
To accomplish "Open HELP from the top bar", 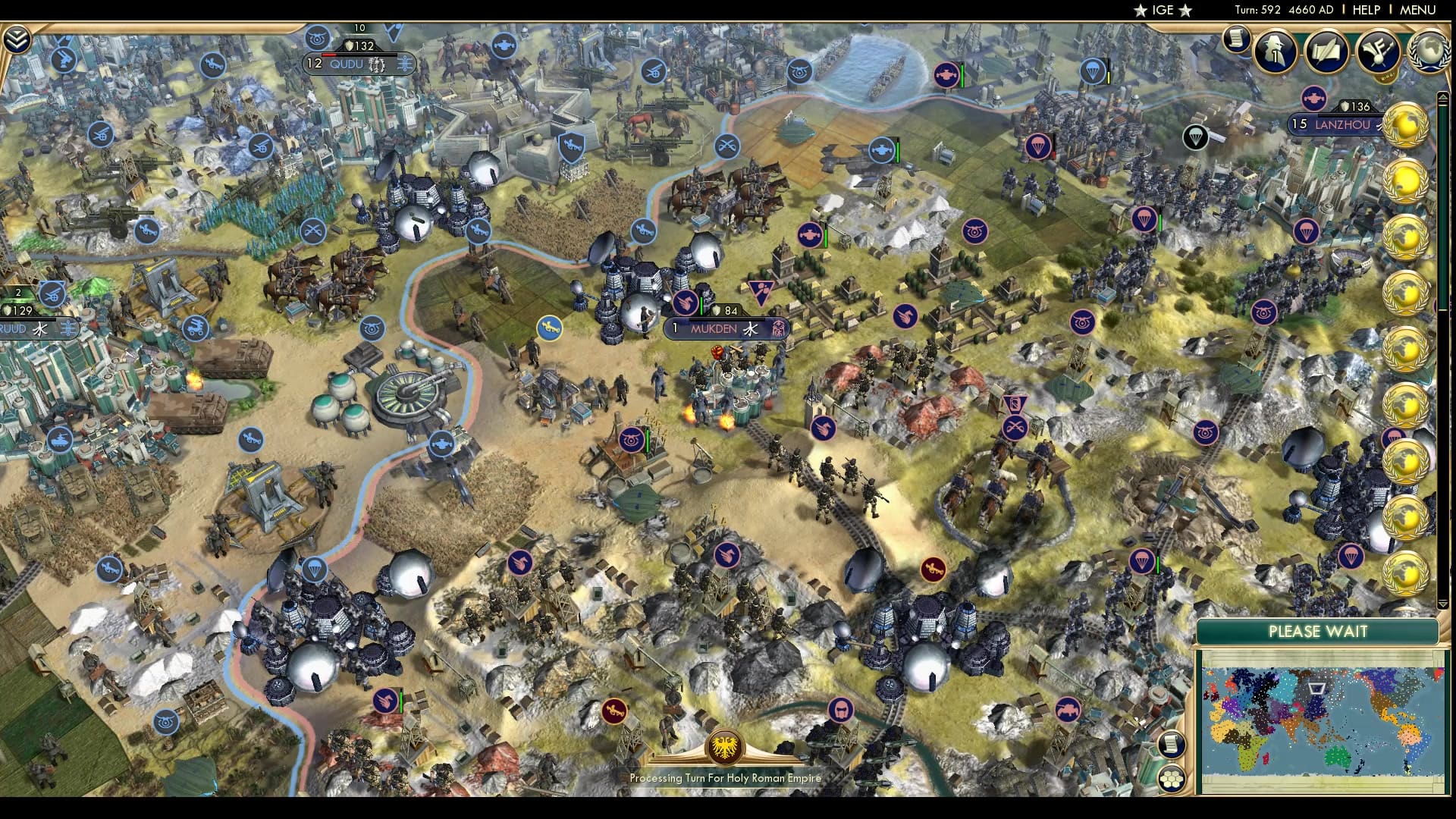I will click(1367, 10).
